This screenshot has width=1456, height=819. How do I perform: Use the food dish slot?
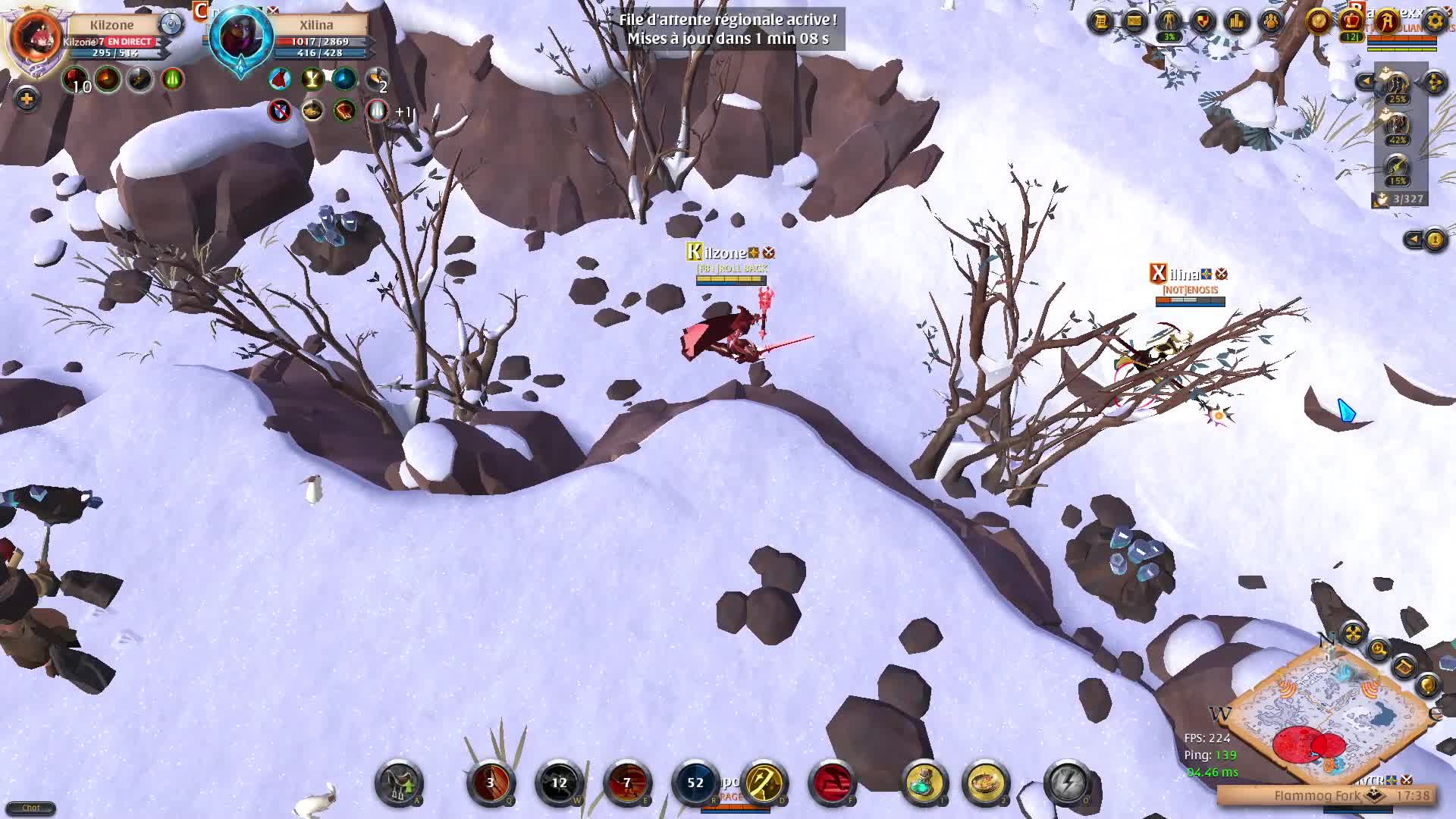(985, 783)
